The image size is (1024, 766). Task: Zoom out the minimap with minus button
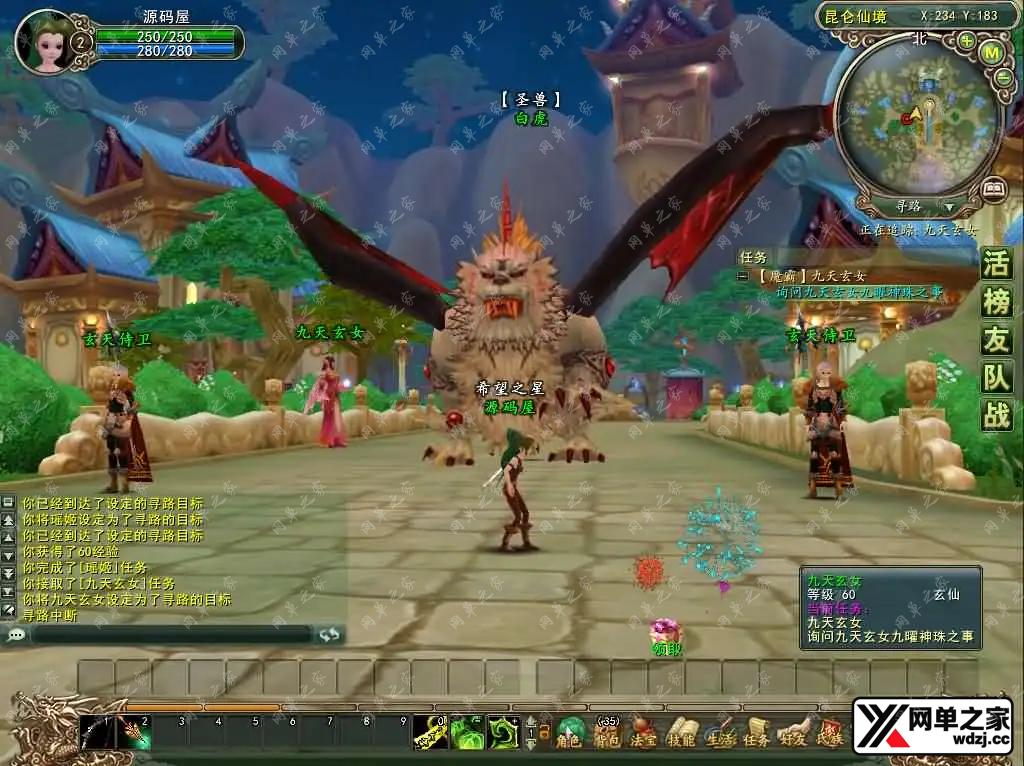(x=1004, y=77)
